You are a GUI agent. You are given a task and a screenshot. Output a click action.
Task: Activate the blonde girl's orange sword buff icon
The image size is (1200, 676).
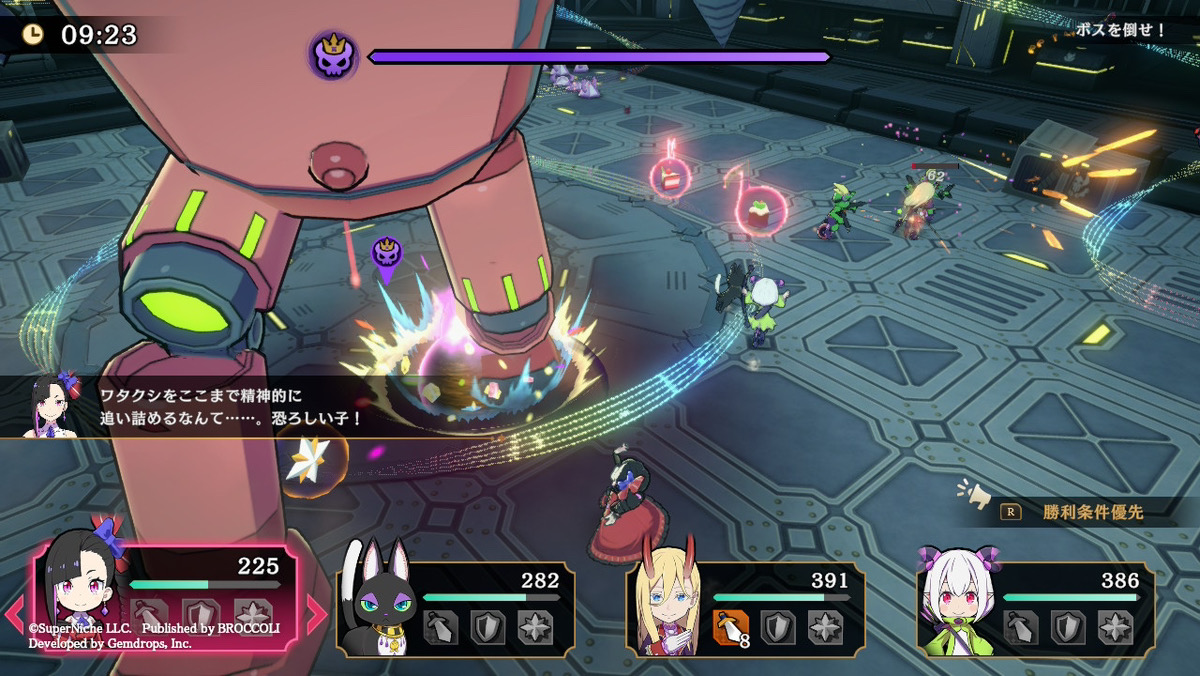click(x=731, y=626)
